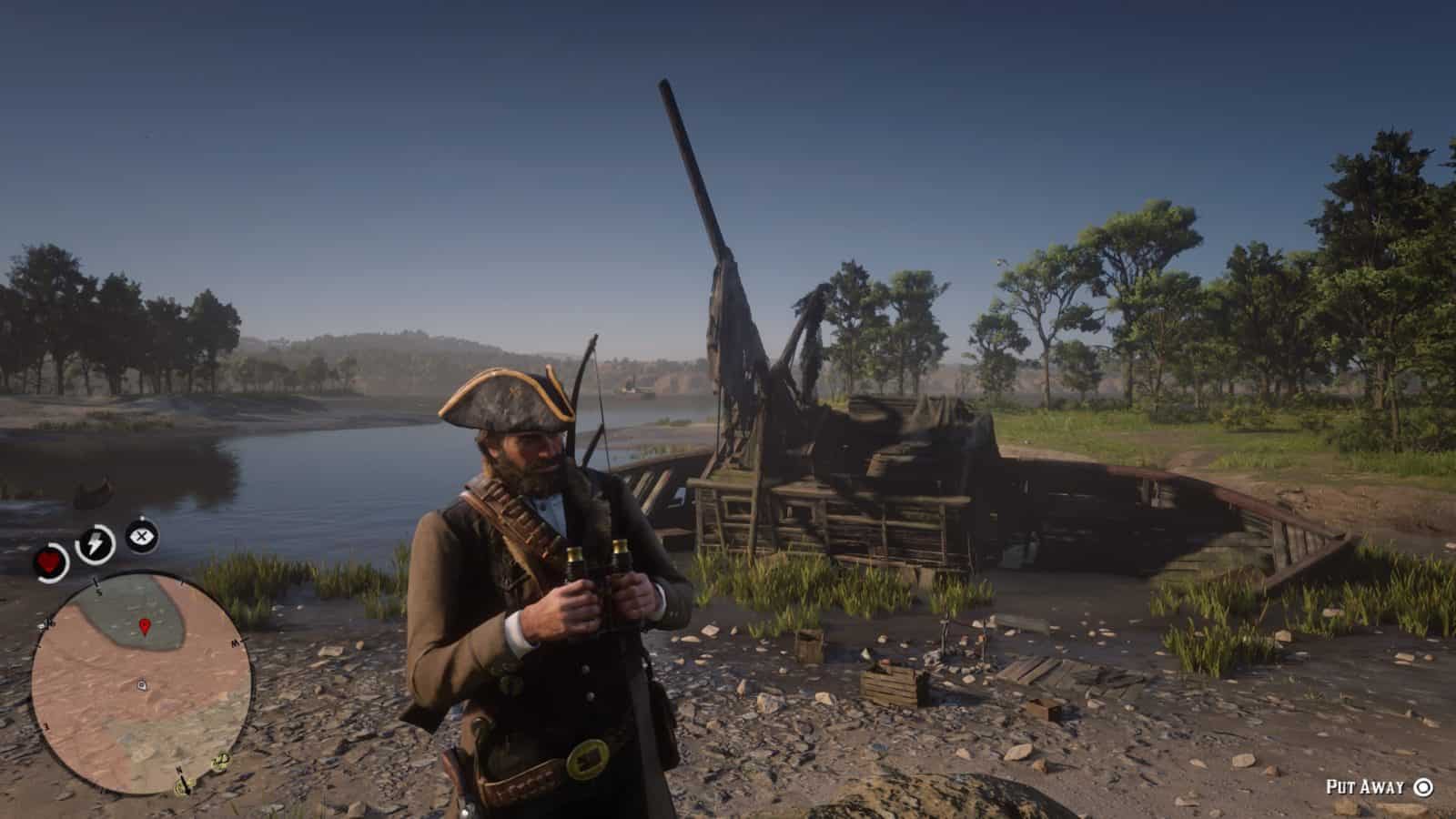Click the Dead Eye core icon
The image size is (1456, 819).
[x=141, y=534]
